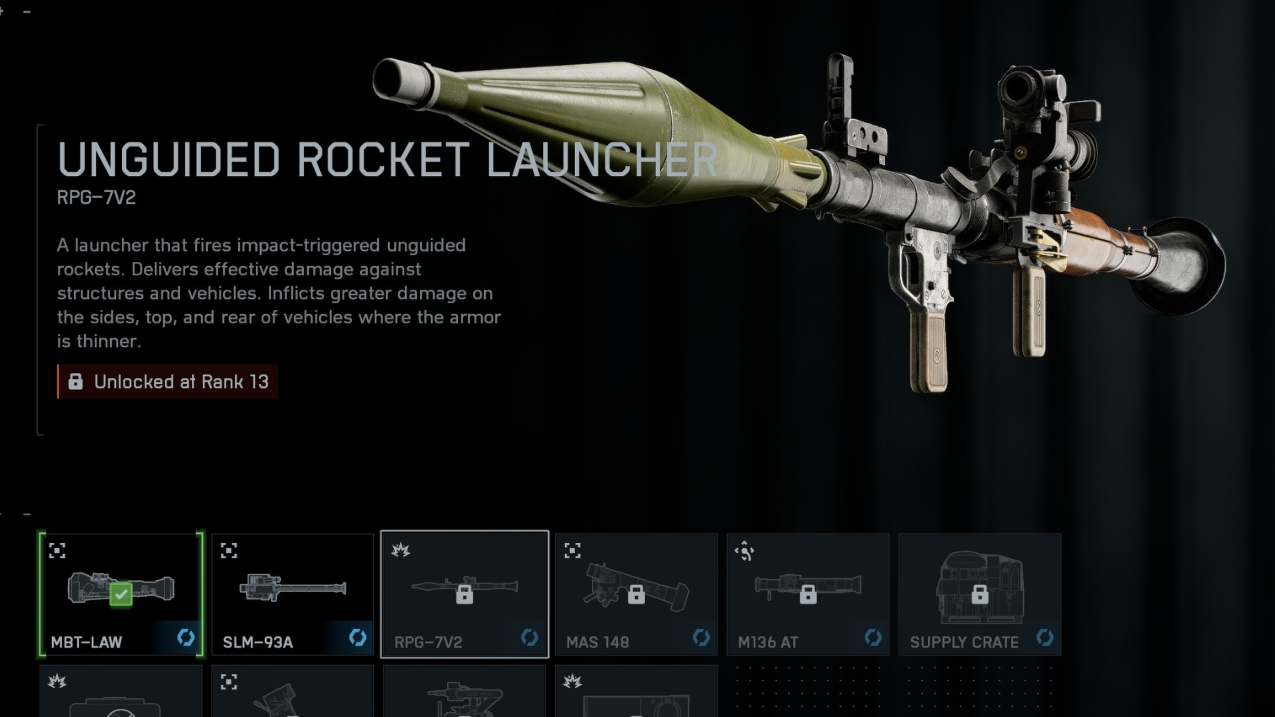Pick the locked MAS 148 launcher
Viewport: 1275px width, 717px height.
coord(636,594)
